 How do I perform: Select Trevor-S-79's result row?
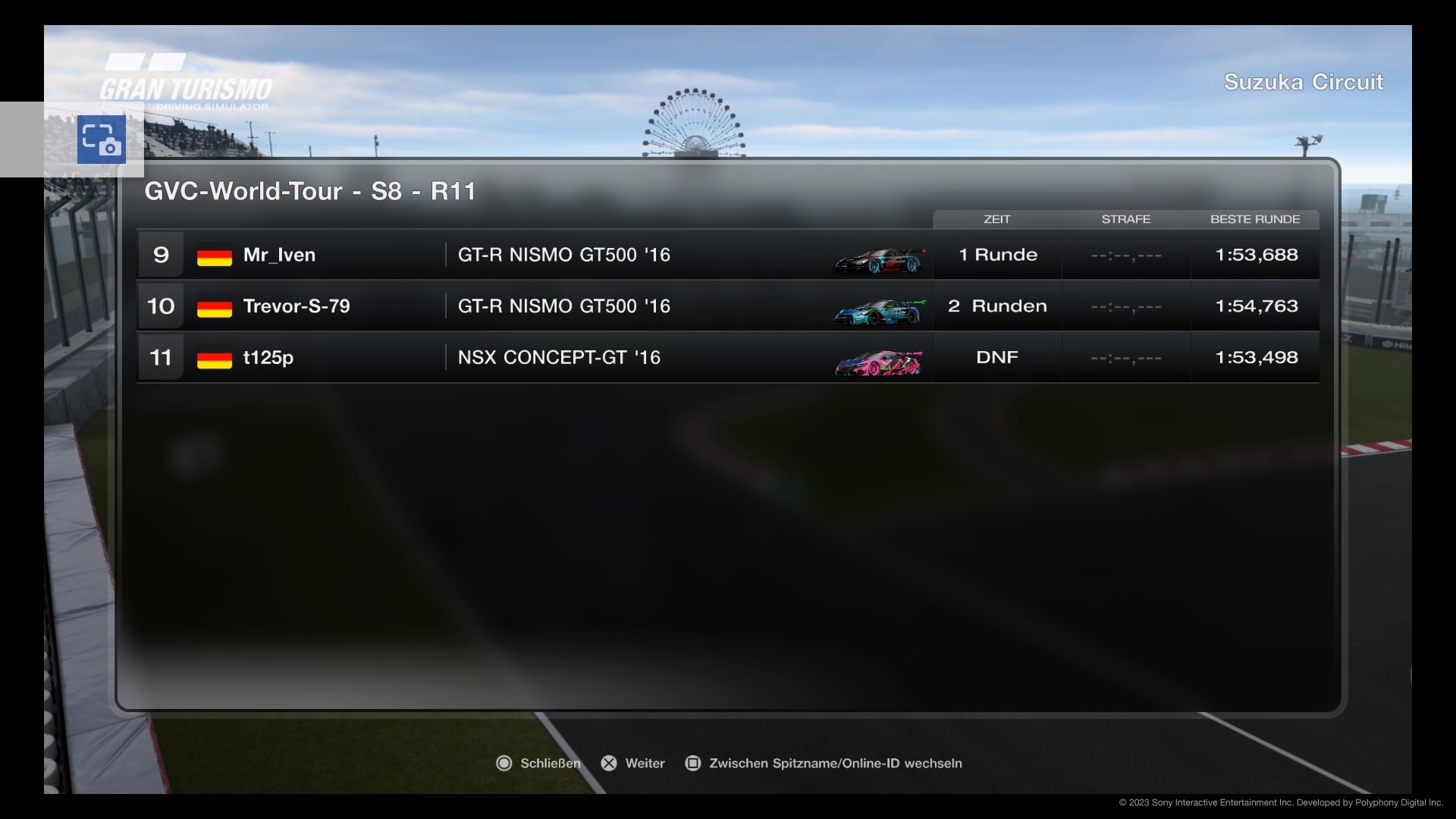pos(727,306)
